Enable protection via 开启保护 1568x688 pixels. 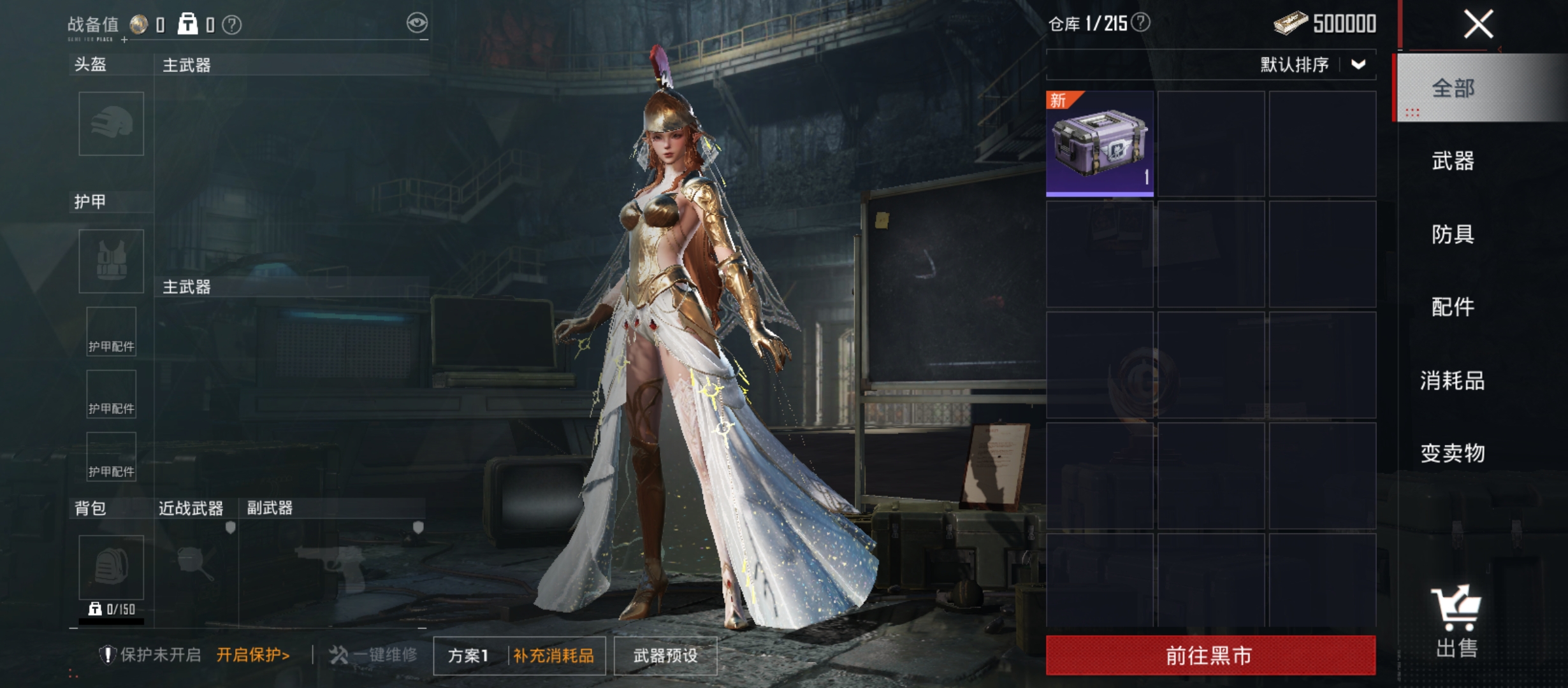click(x=253, y=655)
